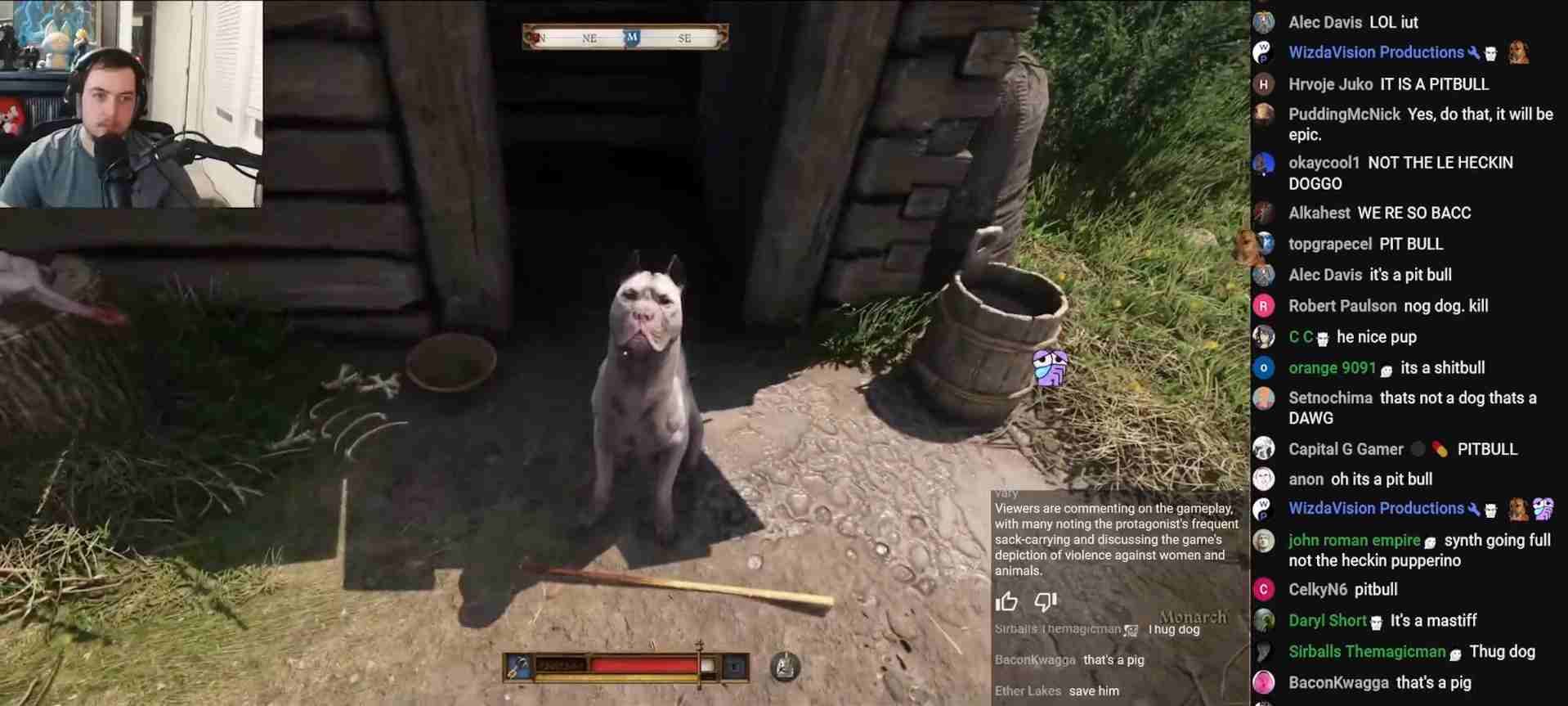The image size is (1568, 706).
Task: Select the equipped weapon icon beside the health bar
Action: pyautogui.click(x=518, y=667)
